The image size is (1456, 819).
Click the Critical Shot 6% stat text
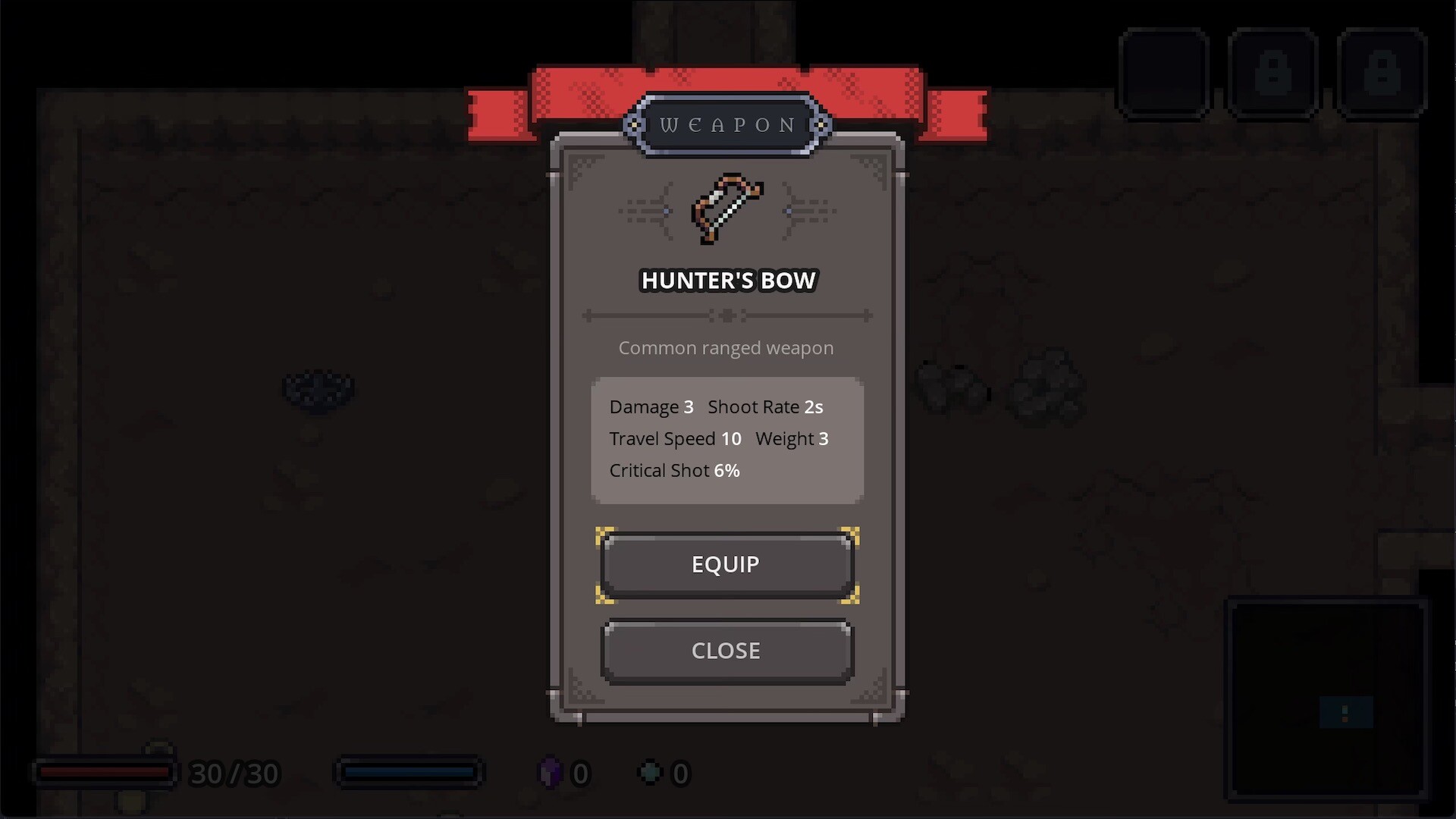(x=673, y=470)
